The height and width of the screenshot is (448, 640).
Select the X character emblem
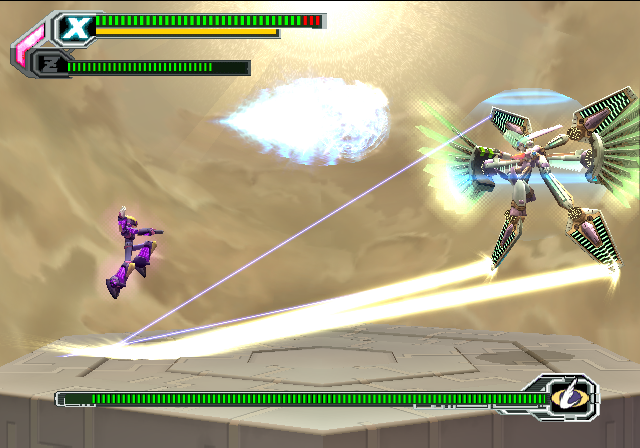[73, 27]
